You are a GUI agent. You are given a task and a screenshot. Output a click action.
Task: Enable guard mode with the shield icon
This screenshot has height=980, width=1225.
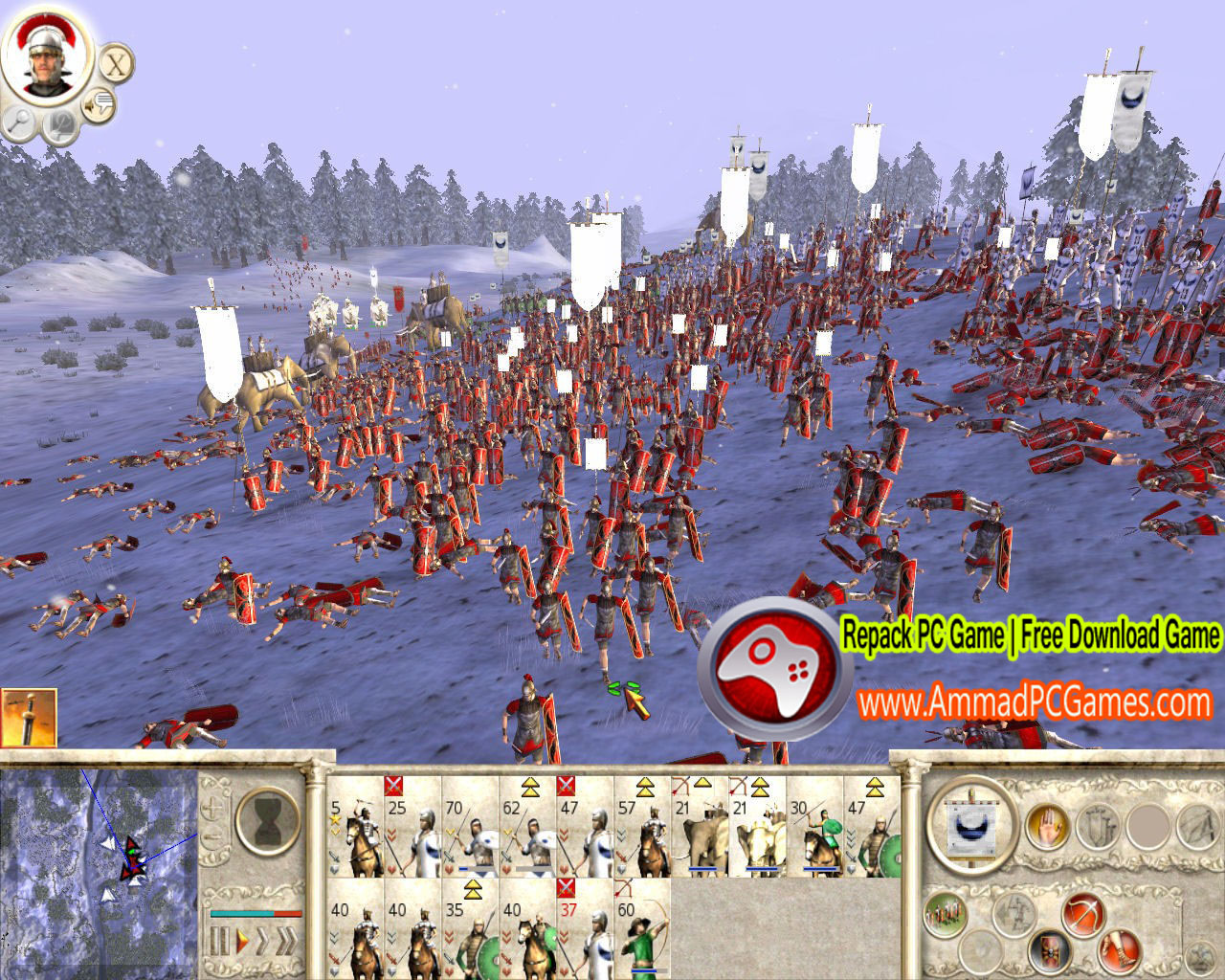[x=1047, y=953]
